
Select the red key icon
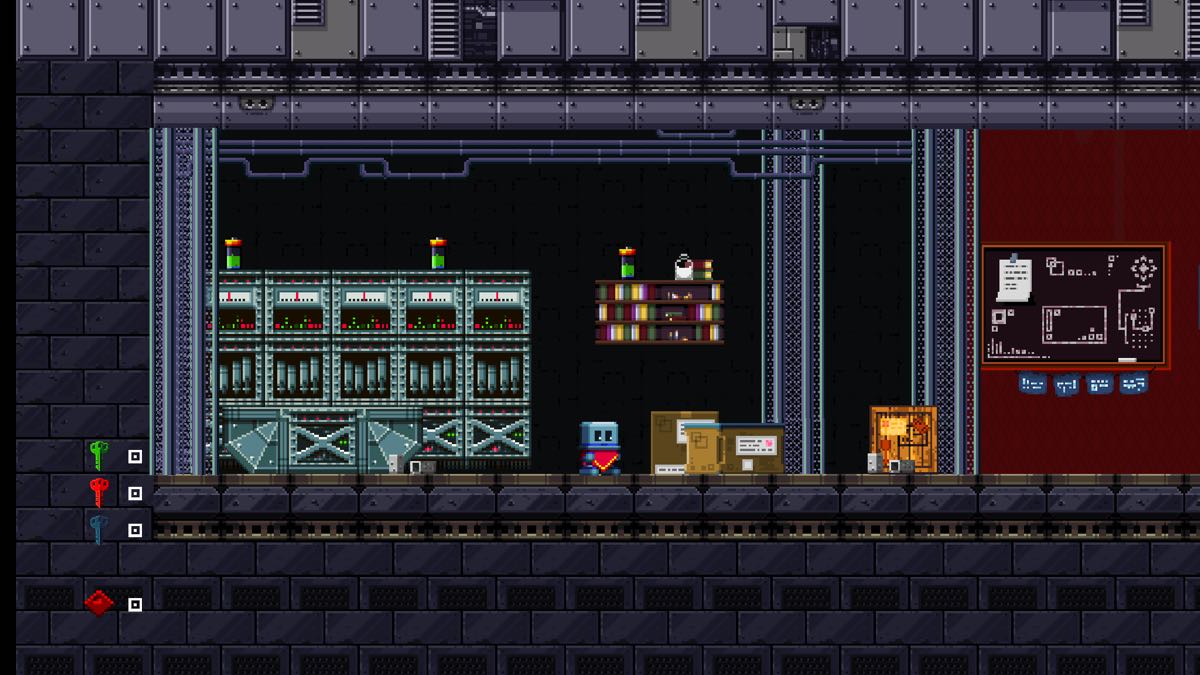click(98, 492)
